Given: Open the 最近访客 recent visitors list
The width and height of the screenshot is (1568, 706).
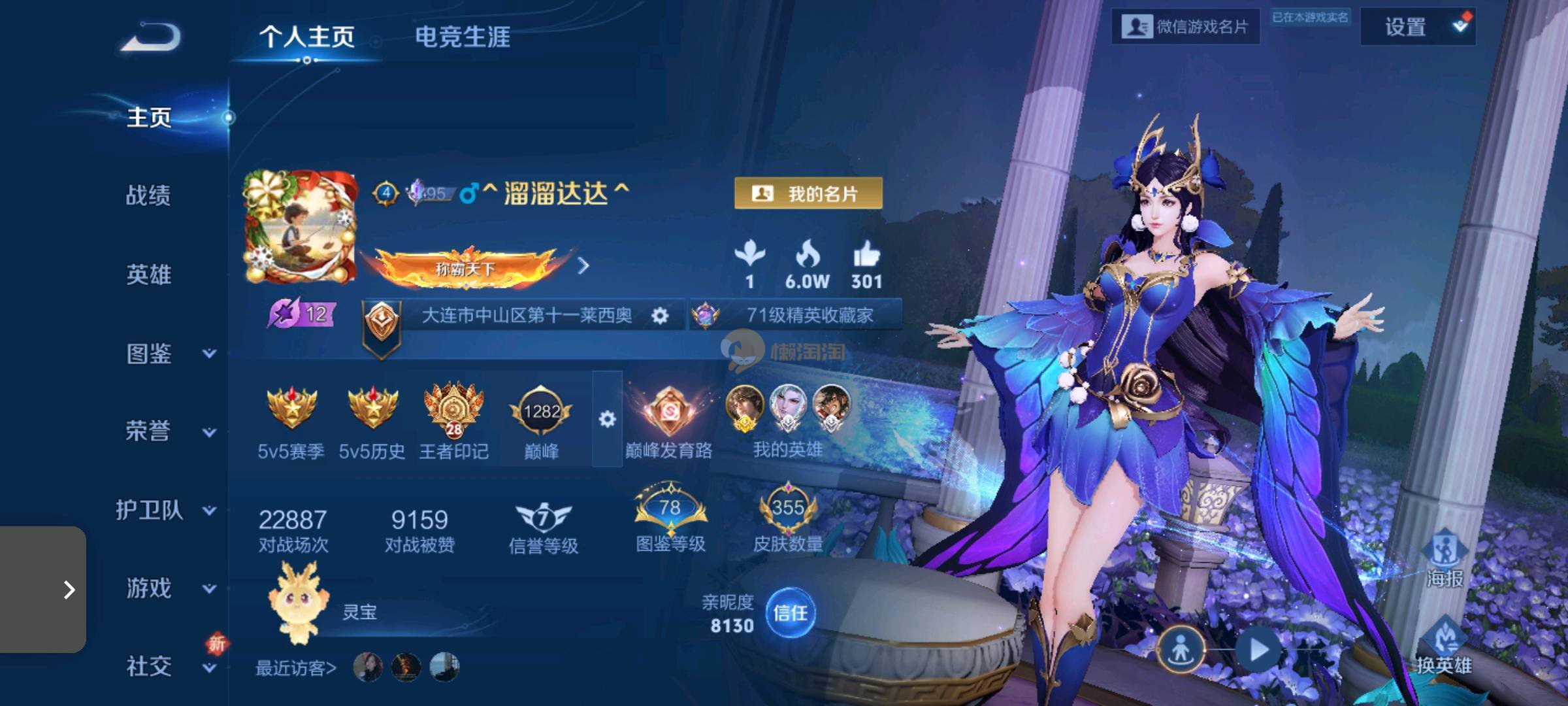Looking at the screenshot, I should [x=296, y=668].
